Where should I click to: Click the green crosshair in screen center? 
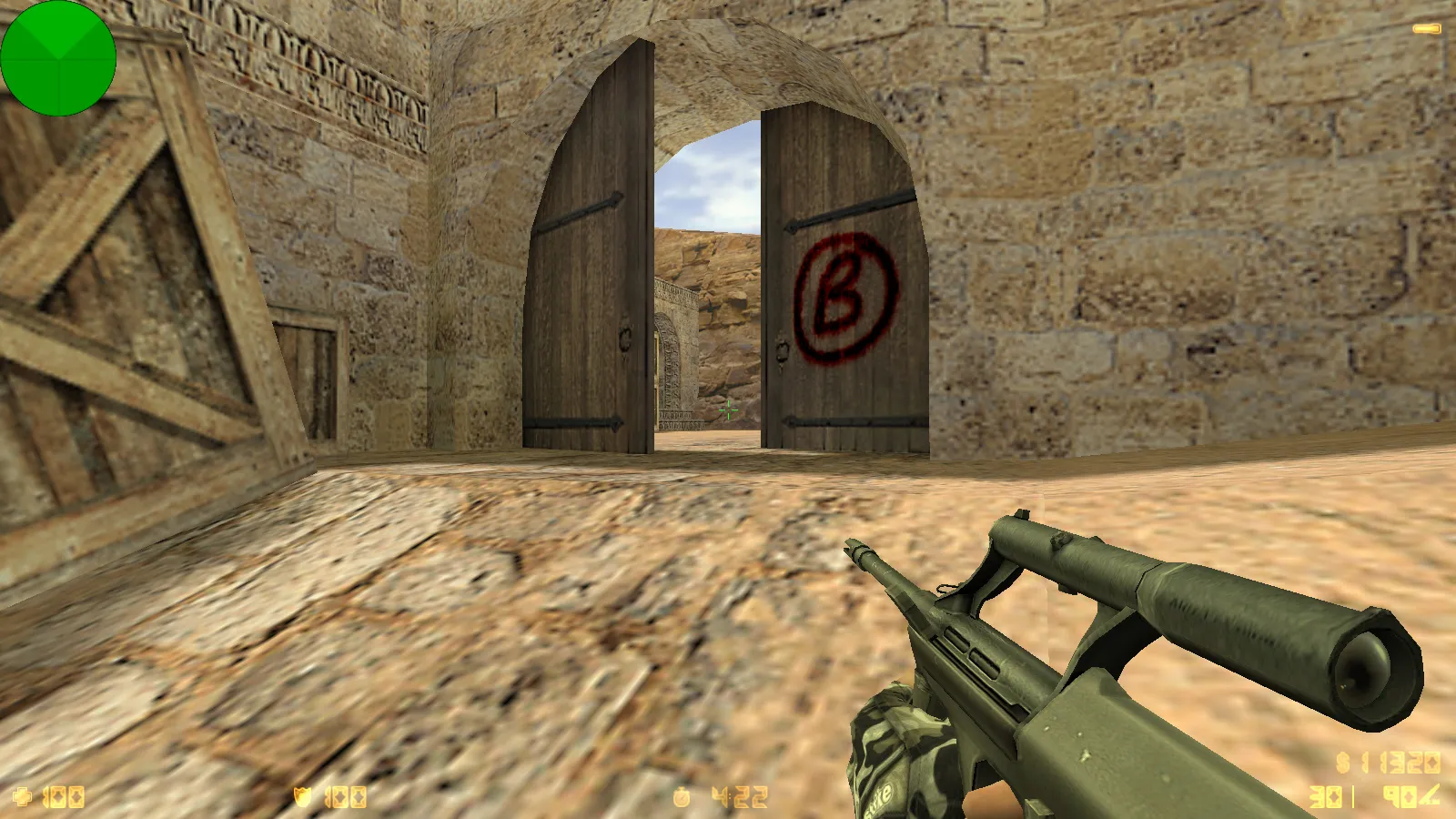728,410
